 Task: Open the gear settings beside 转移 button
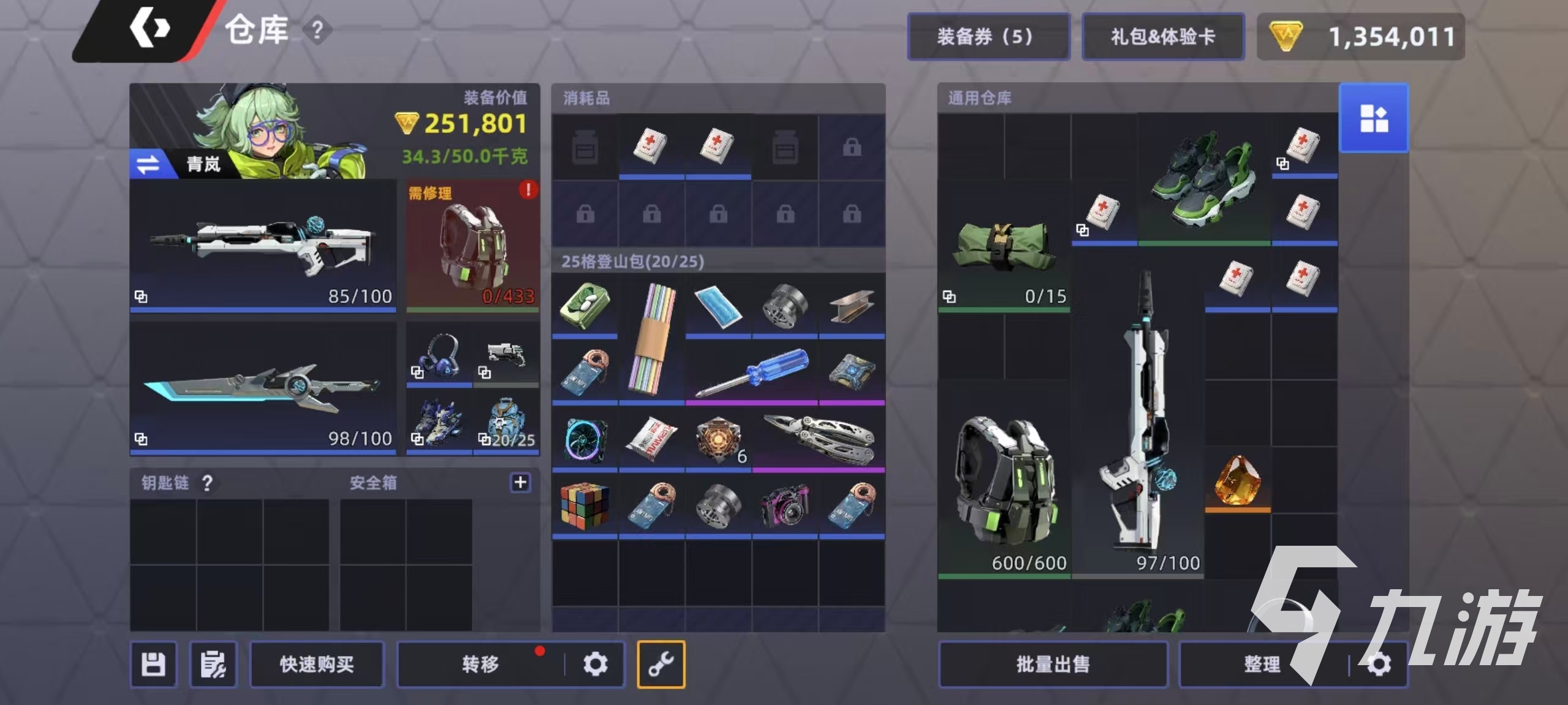(595, 663)
